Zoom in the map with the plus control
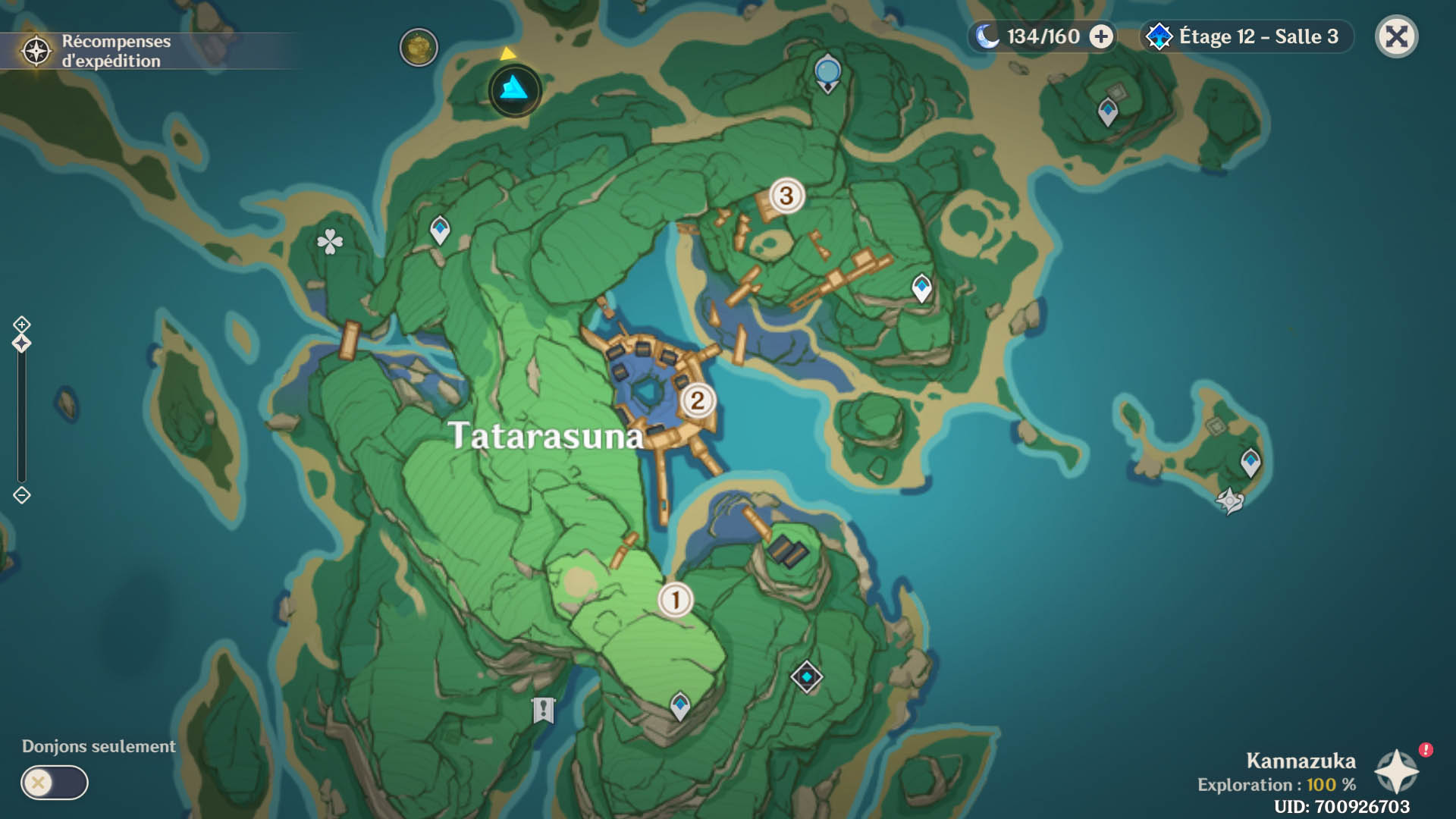The height and width of the screenshot is (819, 1456). [21, 325]
